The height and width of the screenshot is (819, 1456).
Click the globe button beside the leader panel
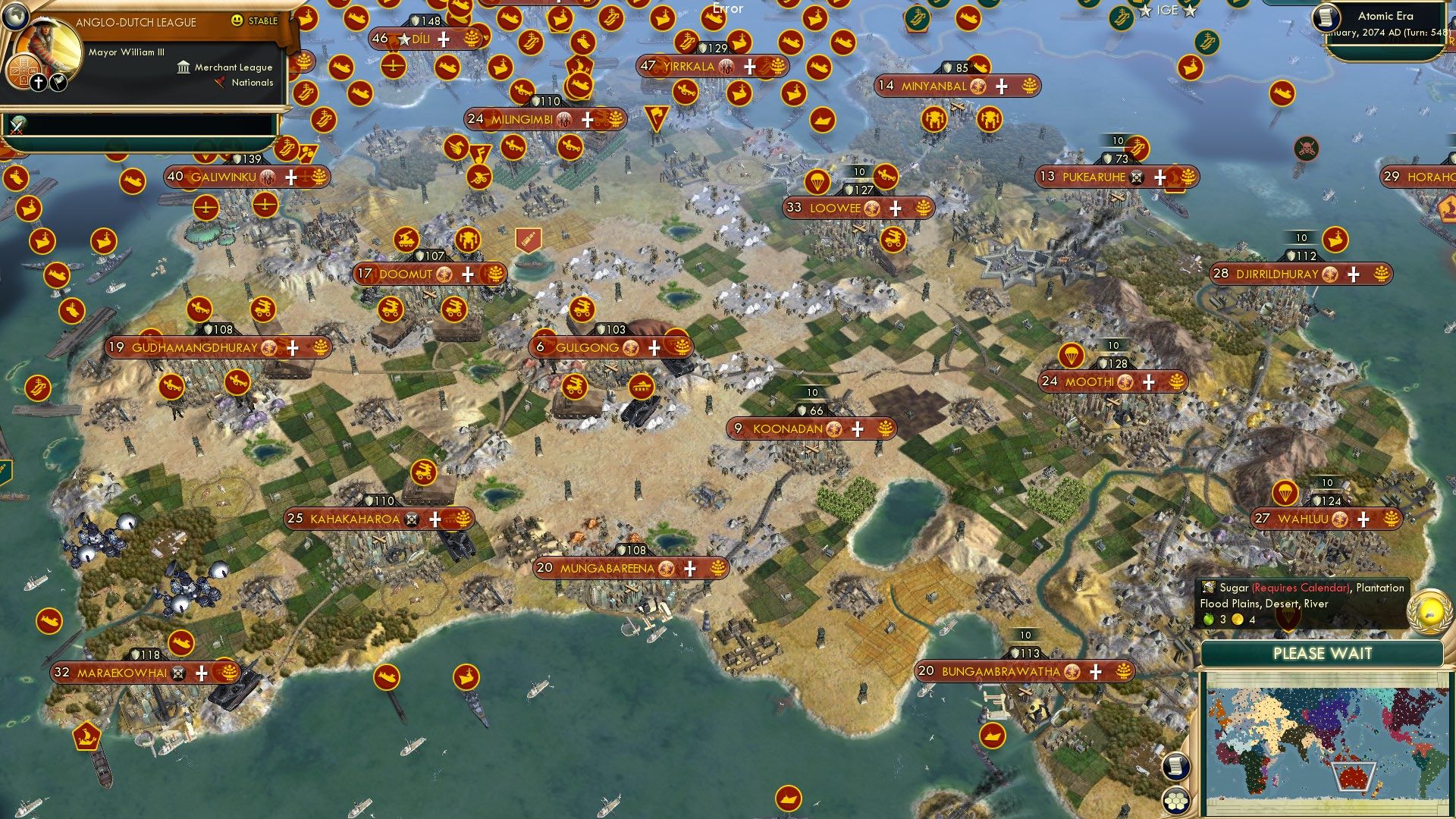16,16
